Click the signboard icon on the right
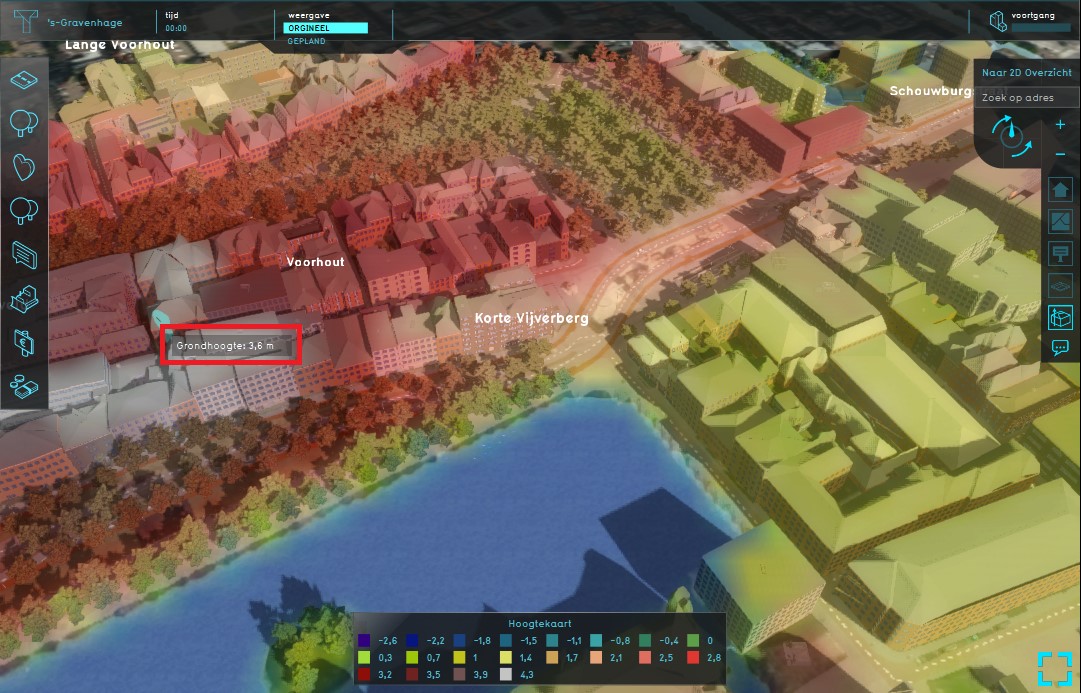This screenshot has height=693, width=1081. pos(1060,252)
